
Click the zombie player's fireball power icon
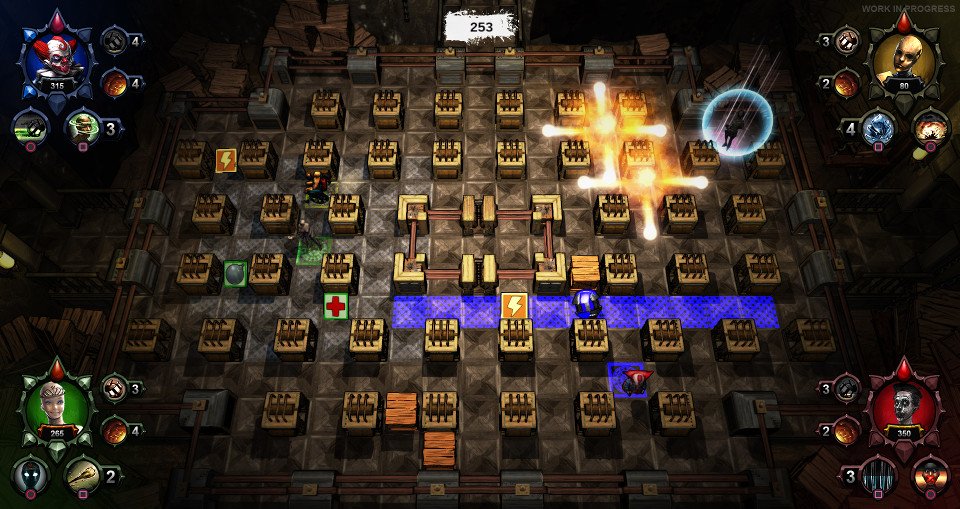click(x=847, y=430)
